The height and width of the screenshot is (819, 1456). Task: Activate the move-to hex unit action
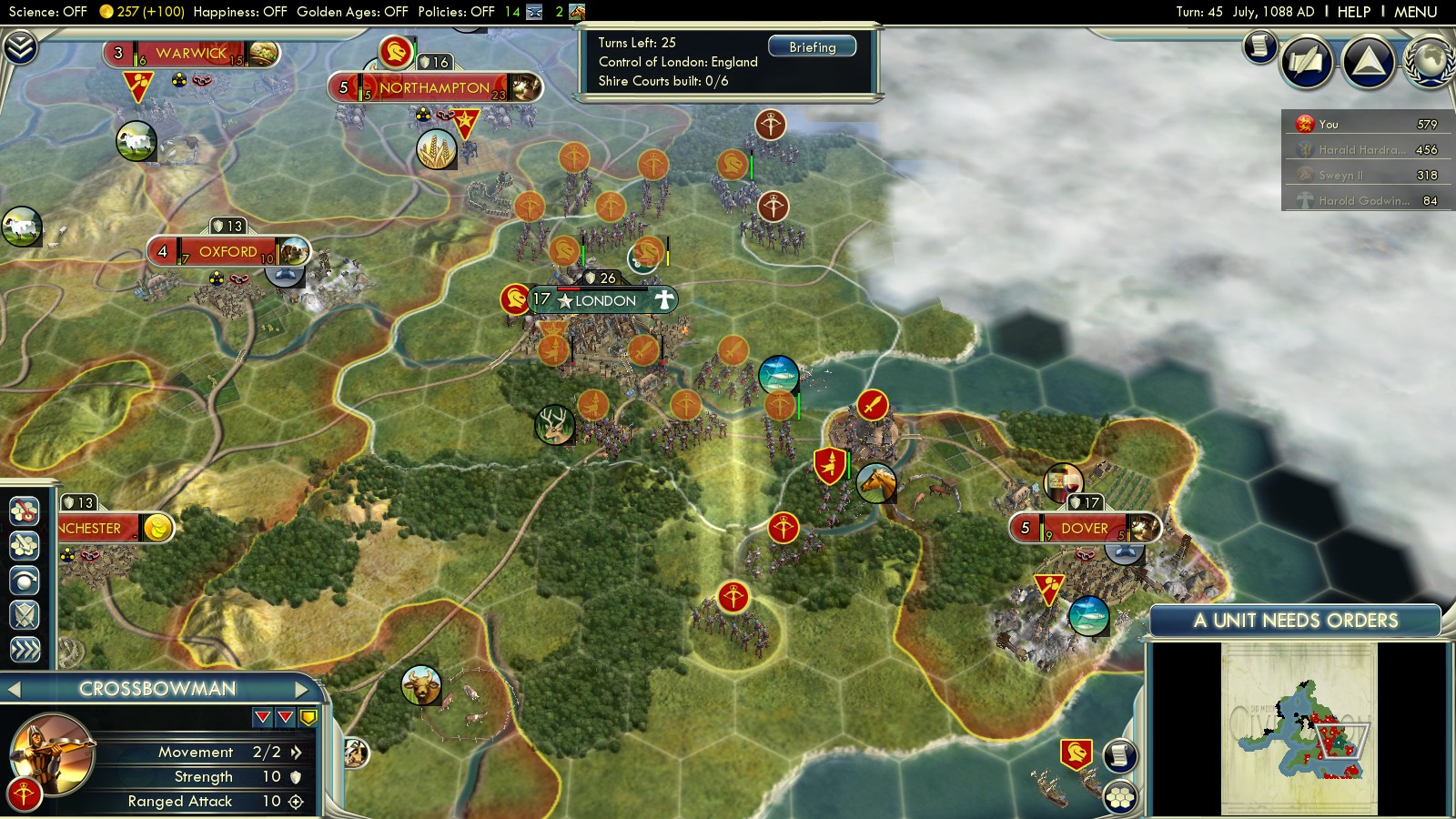pyautogui.click(x=25, y=511)
